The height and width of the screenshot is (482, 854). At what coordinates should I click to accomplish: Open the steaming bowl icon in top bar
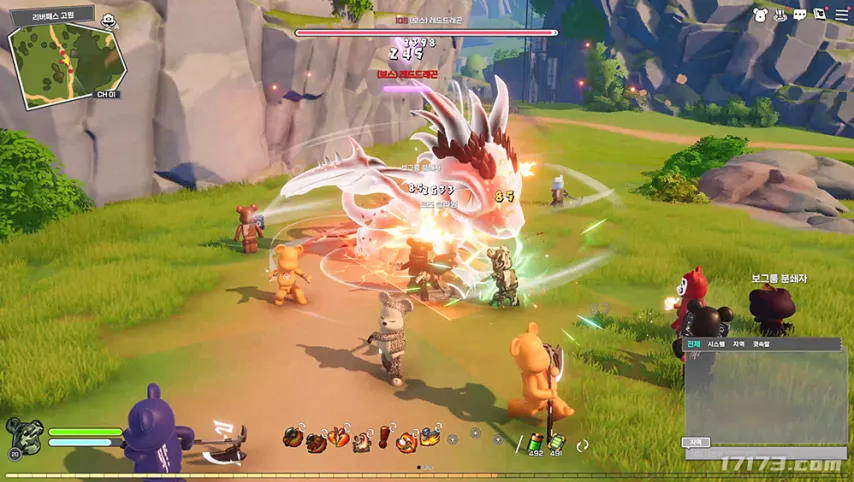coord(780,15)
